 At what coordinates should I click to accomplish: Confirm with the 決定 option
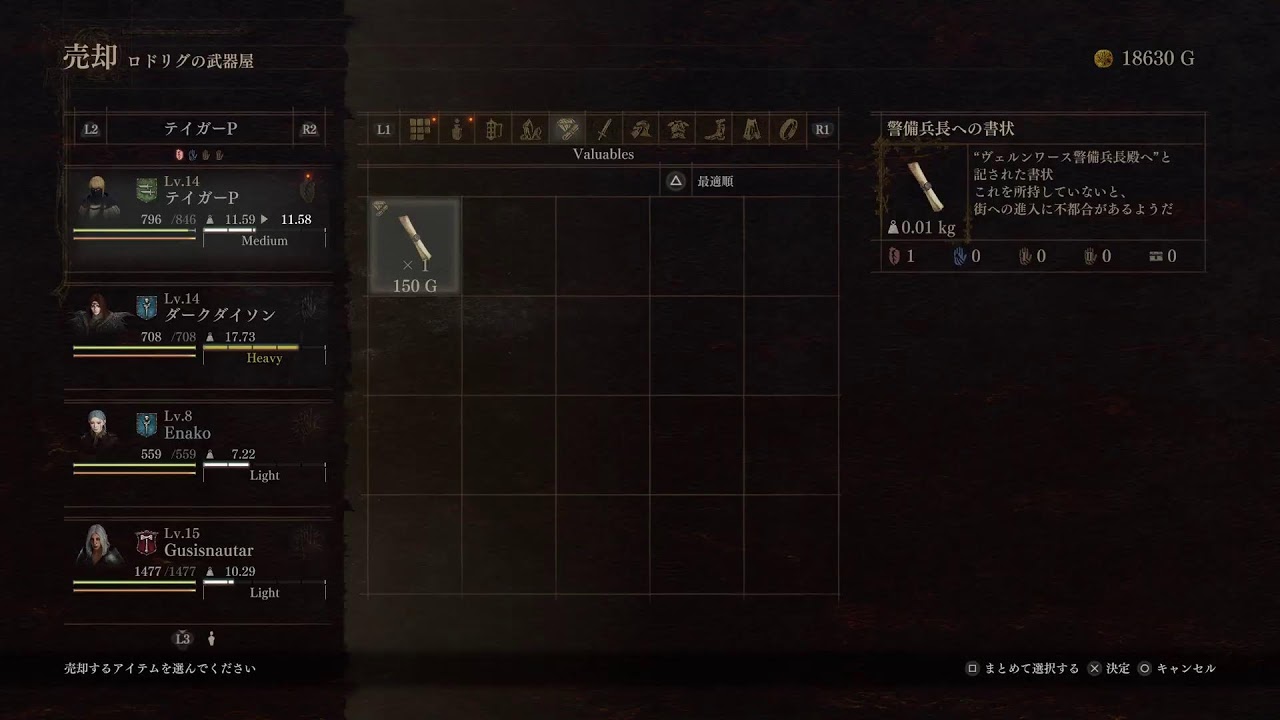1108,668
